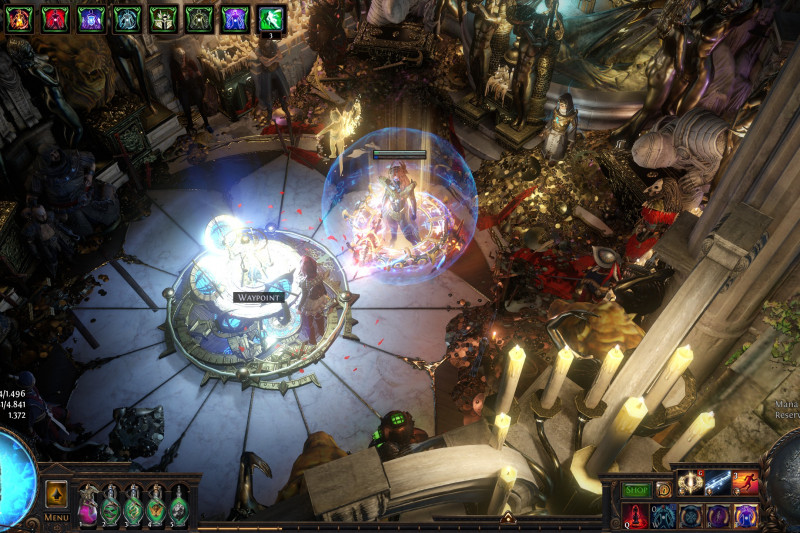Viewport: 800px width, 533px height.
Task: Activate the purple-blue aura skill with gold border
Action: [745, 516]
